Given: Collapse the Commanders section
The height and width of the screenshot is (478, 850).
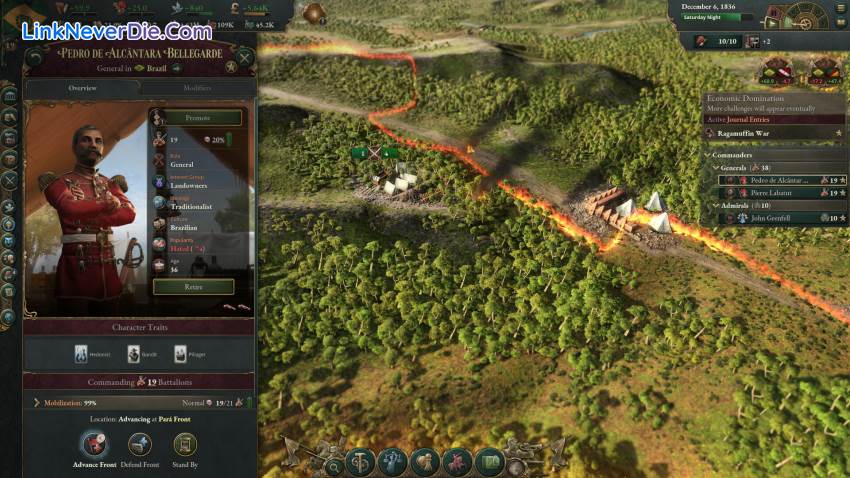Looking at the screenshot, I should pyautogui.click(x=707, y=155).
